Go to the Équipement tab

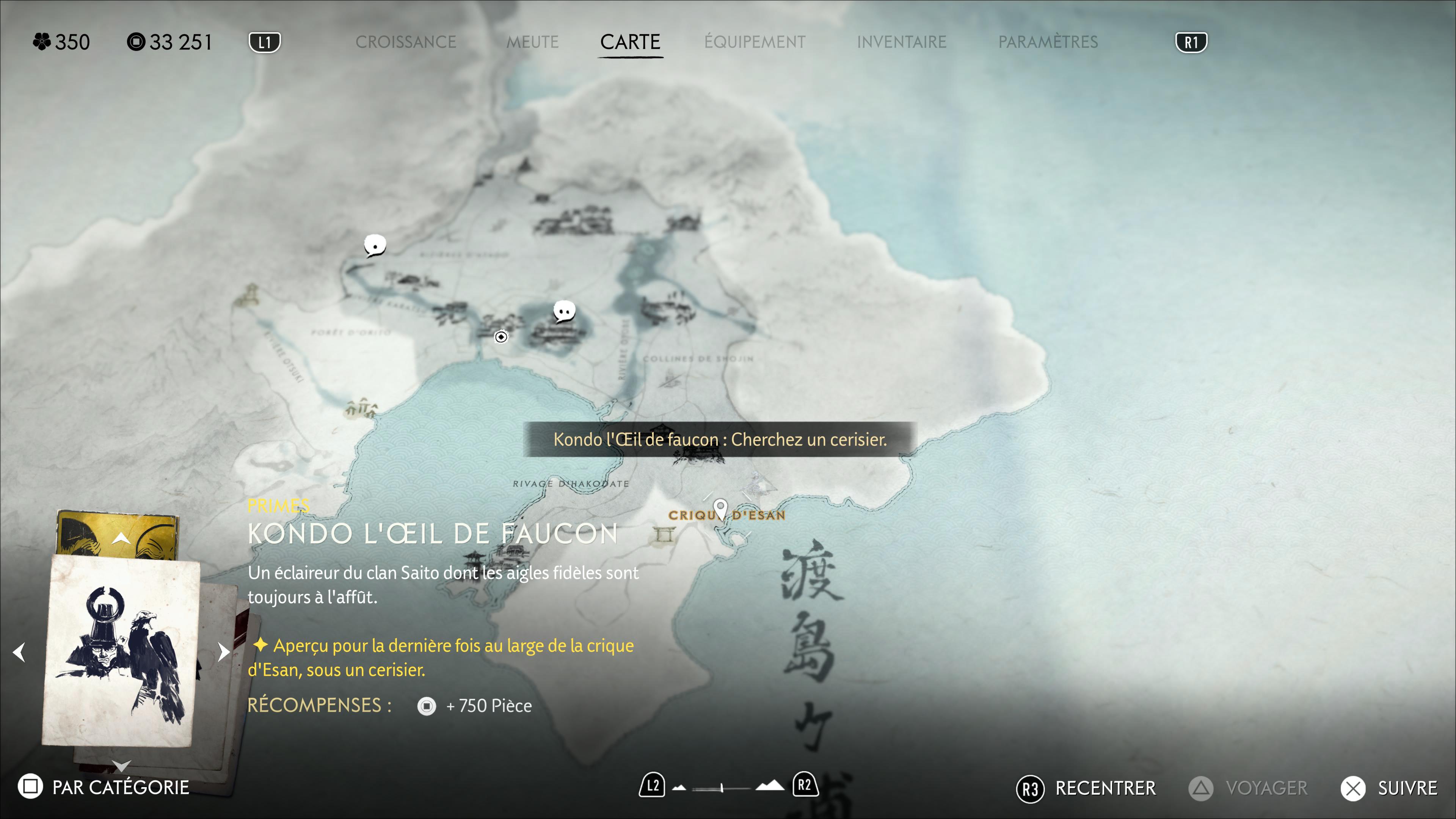point(755,42)
